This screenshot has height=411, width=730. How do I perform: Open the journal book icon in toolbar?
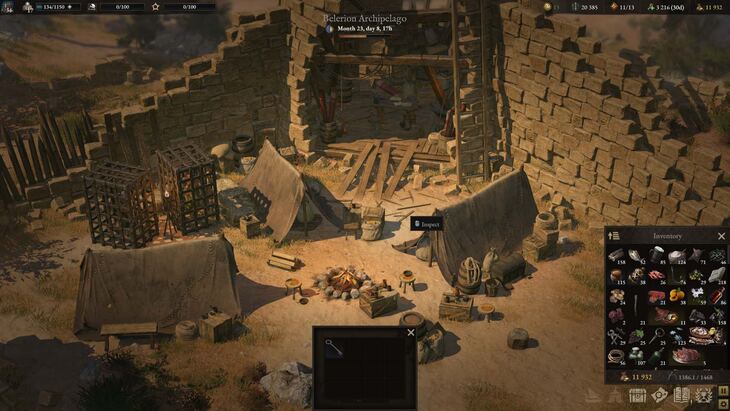[682, 397]
